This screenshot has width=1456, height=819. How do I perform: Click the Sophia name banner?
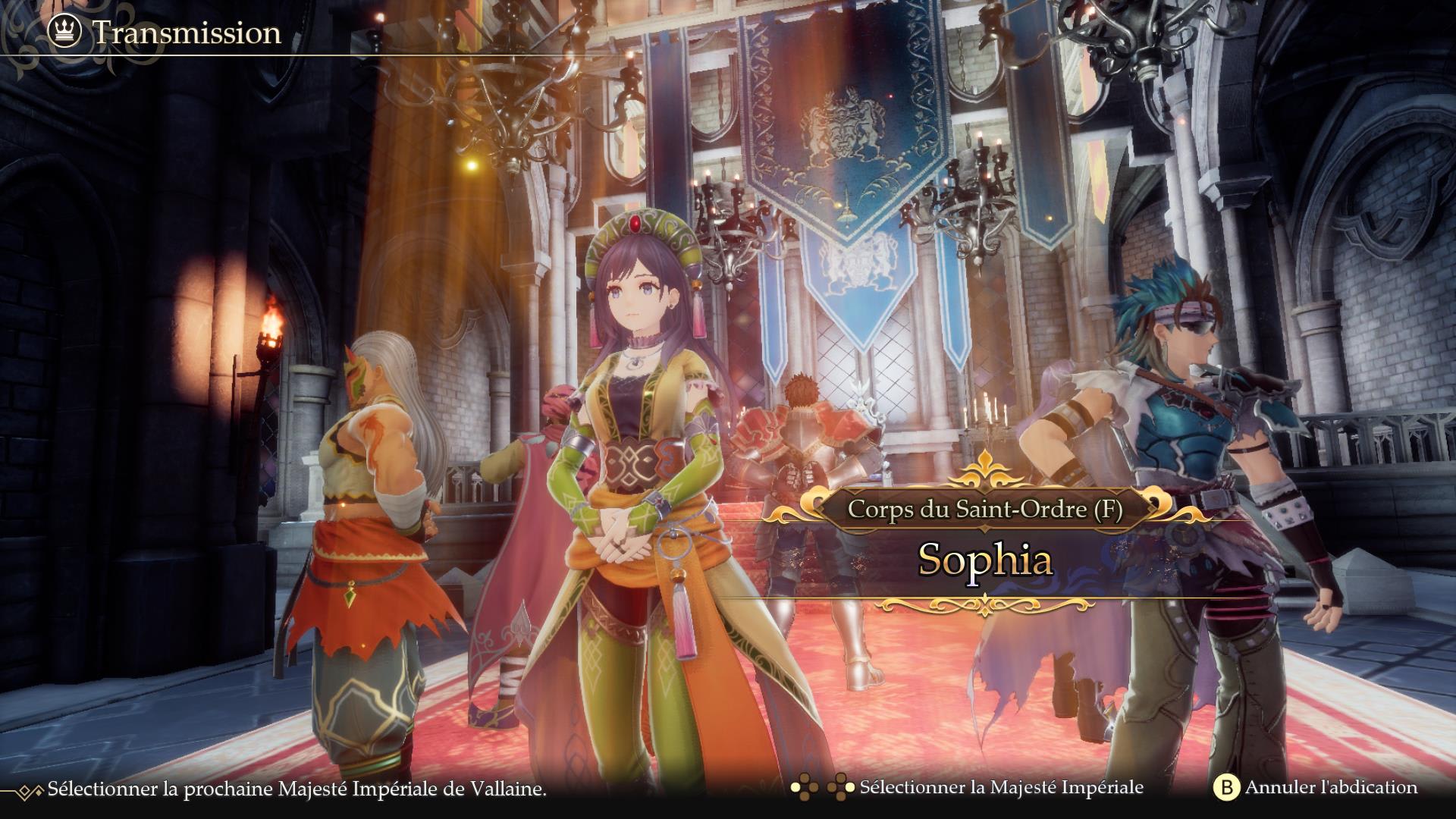(984, 560)
